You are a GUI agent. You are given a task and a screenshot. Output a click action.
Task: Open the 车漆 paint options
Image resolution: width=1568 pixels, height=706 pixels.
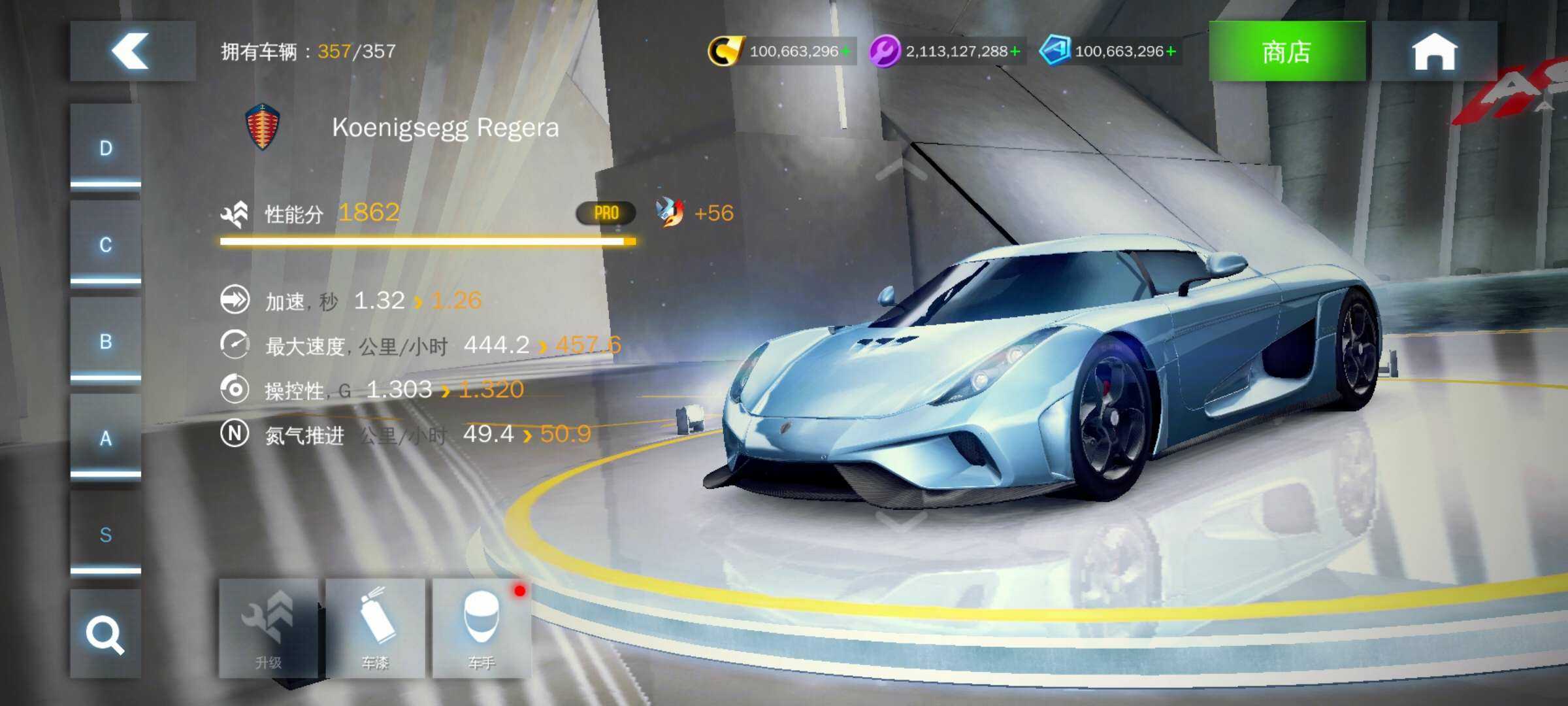[375, 628]
